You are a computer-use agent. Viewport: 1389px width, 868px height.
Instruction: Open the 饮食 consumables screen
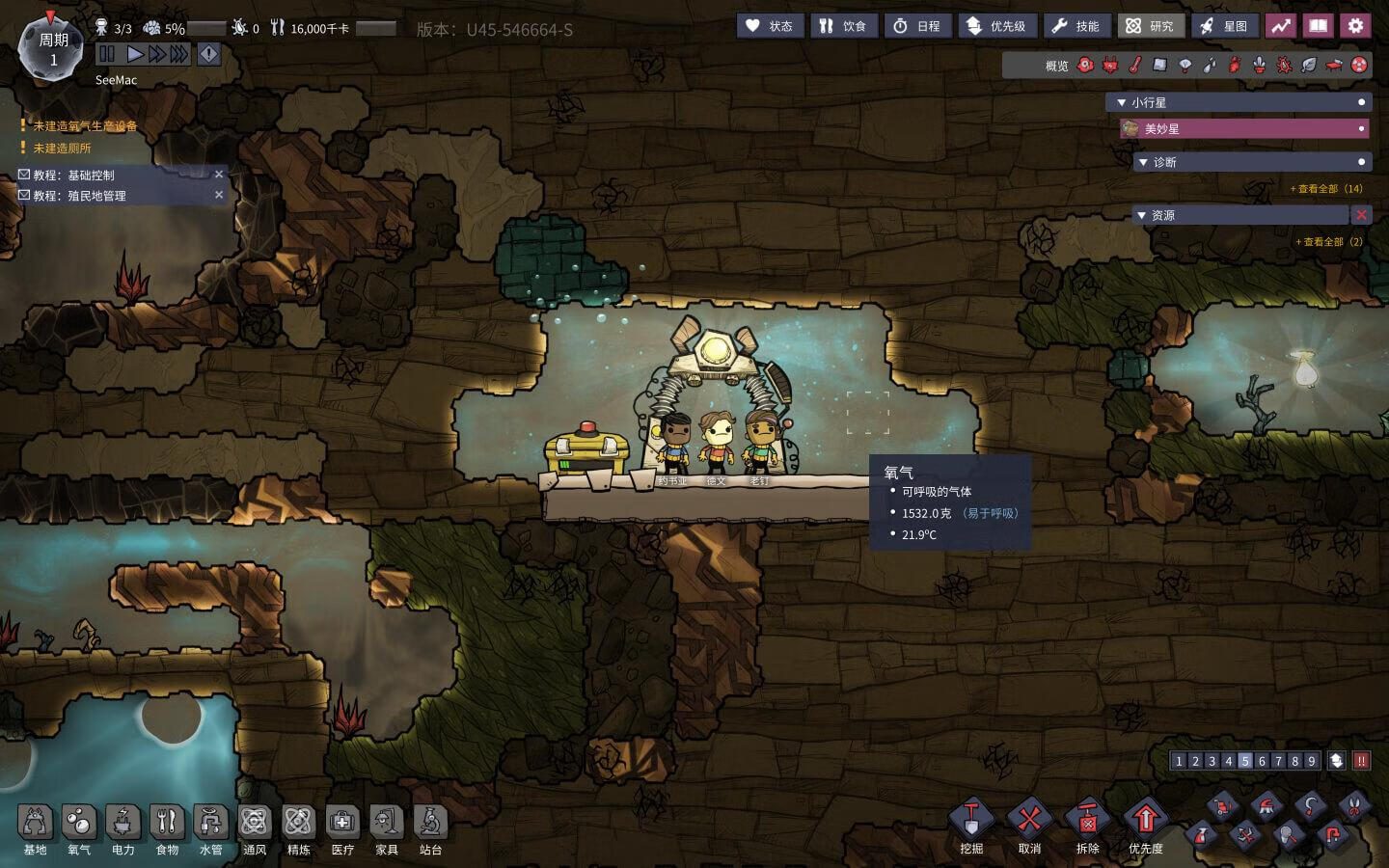[843, 26]
